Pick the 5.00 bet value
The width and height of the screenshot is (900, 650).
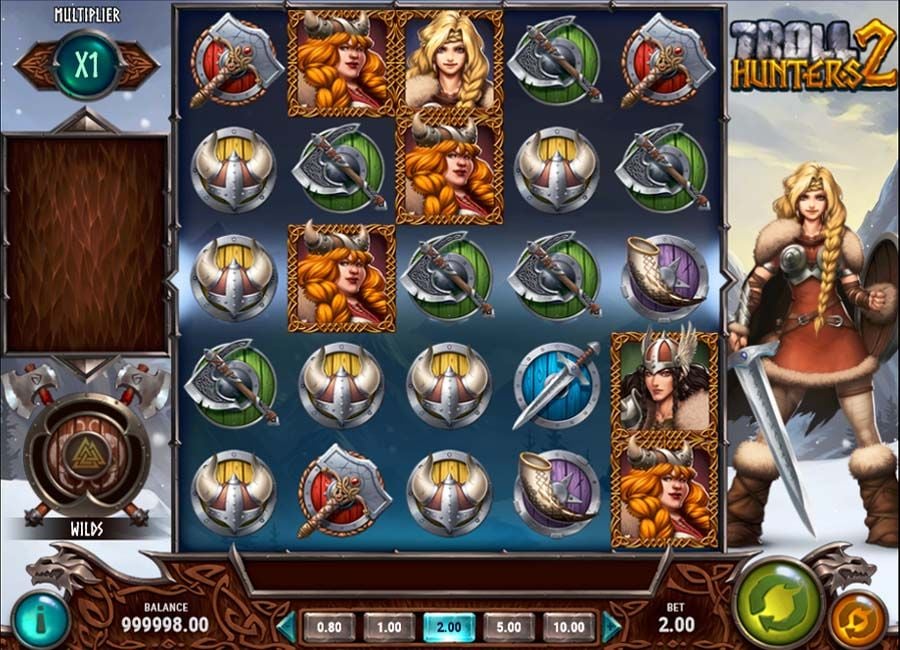tap(509, 627)
